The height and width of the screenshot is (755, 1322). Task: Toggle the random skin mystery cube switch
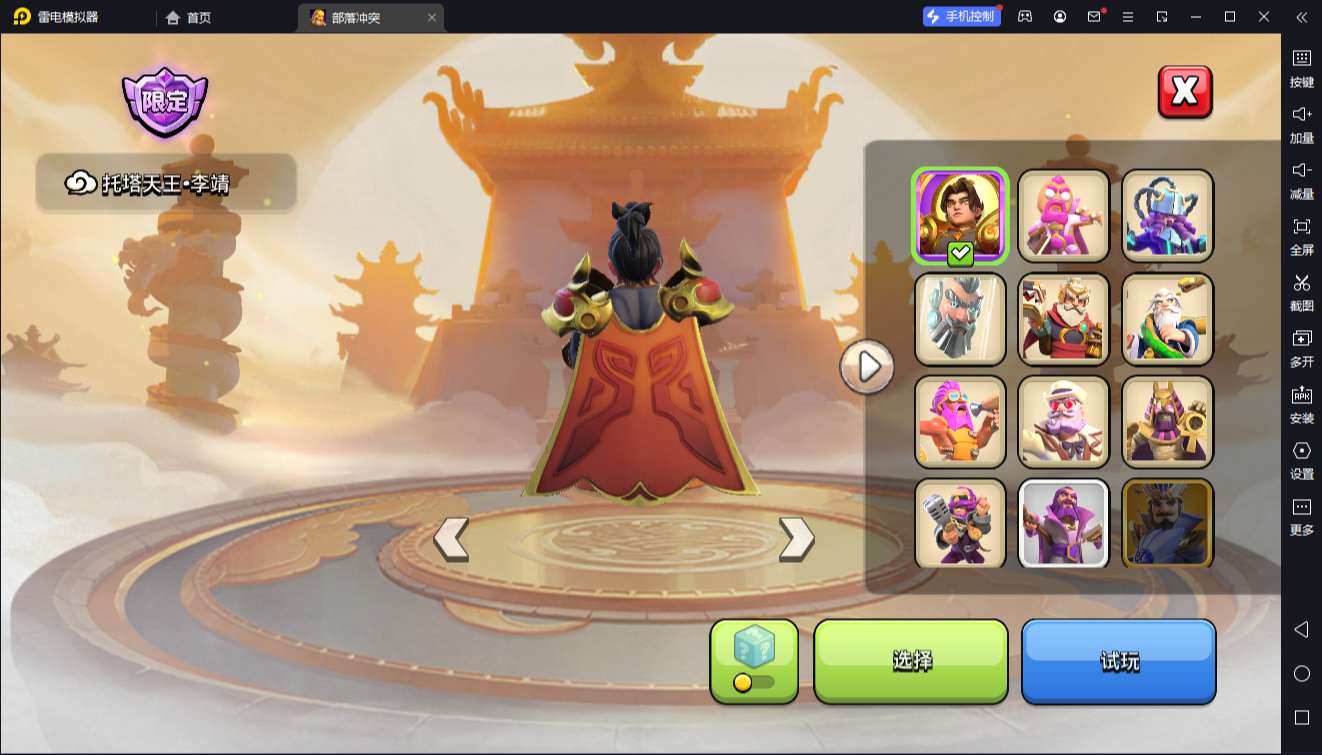coord(754,682)
